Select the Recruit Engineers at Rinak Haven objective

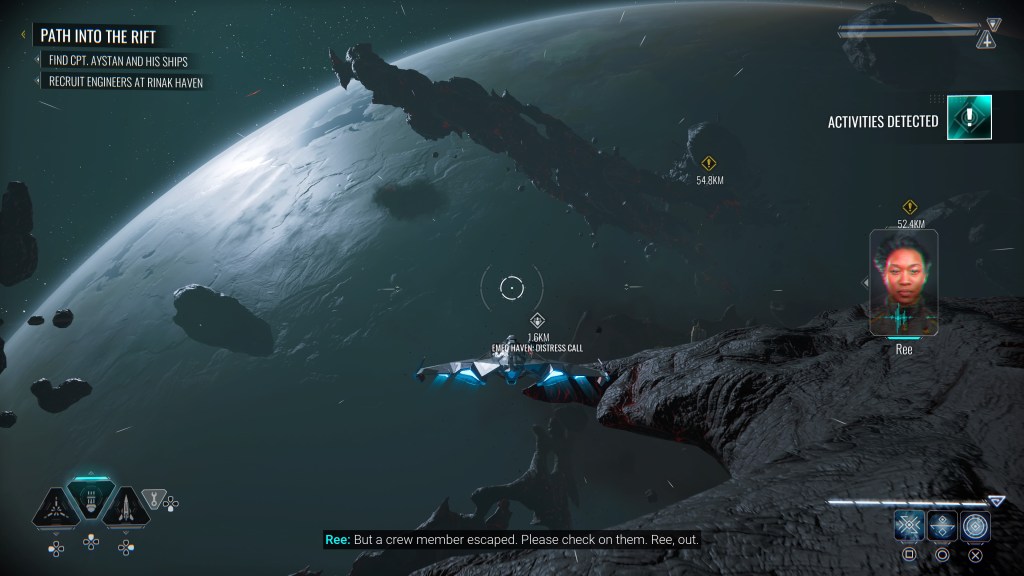[x=126, y=82]
